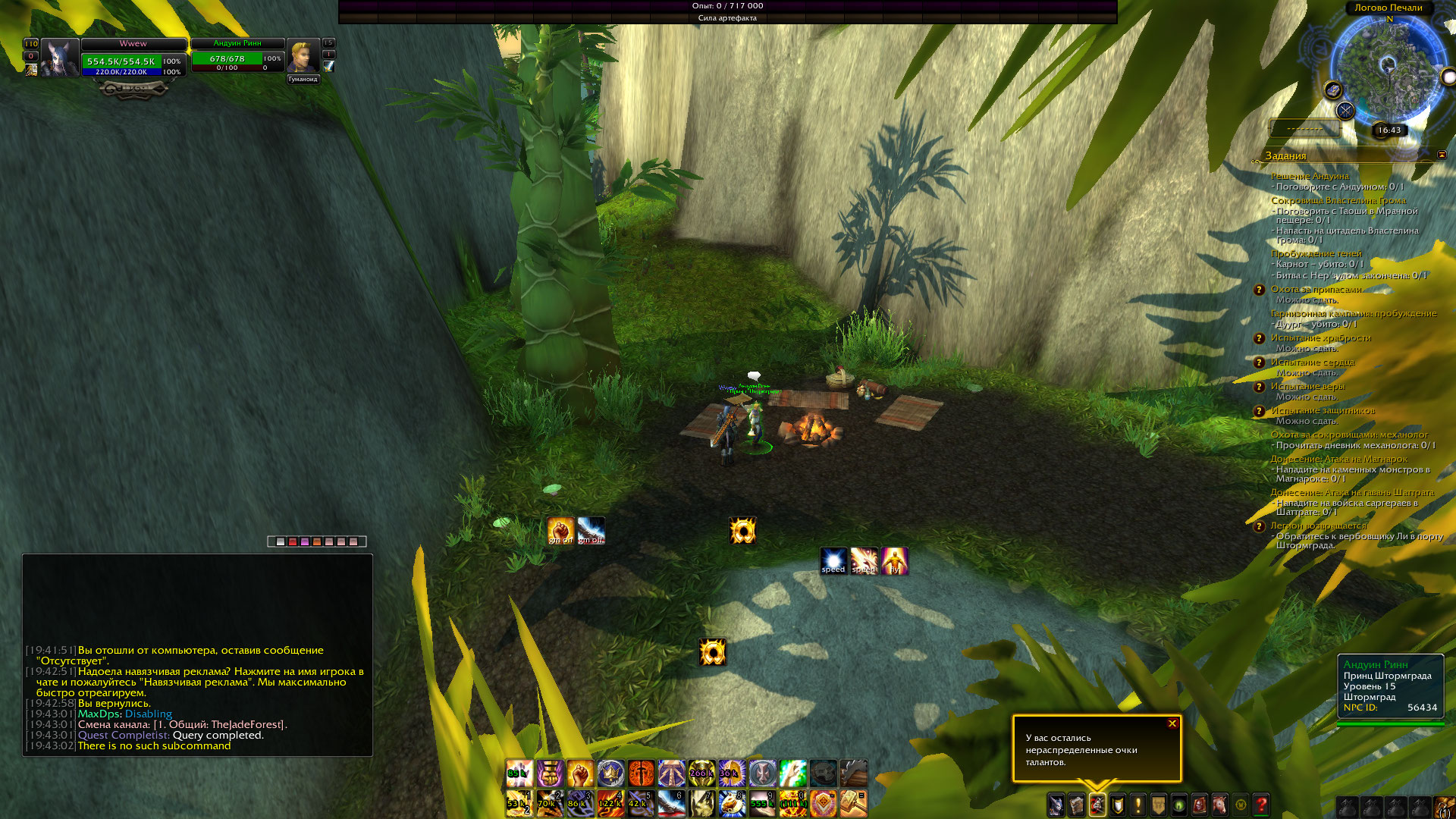Image resolution: width=1456 pixels, height=819 pixels.
Task: Open the garrison report button on minimap
Action: 1333,90
